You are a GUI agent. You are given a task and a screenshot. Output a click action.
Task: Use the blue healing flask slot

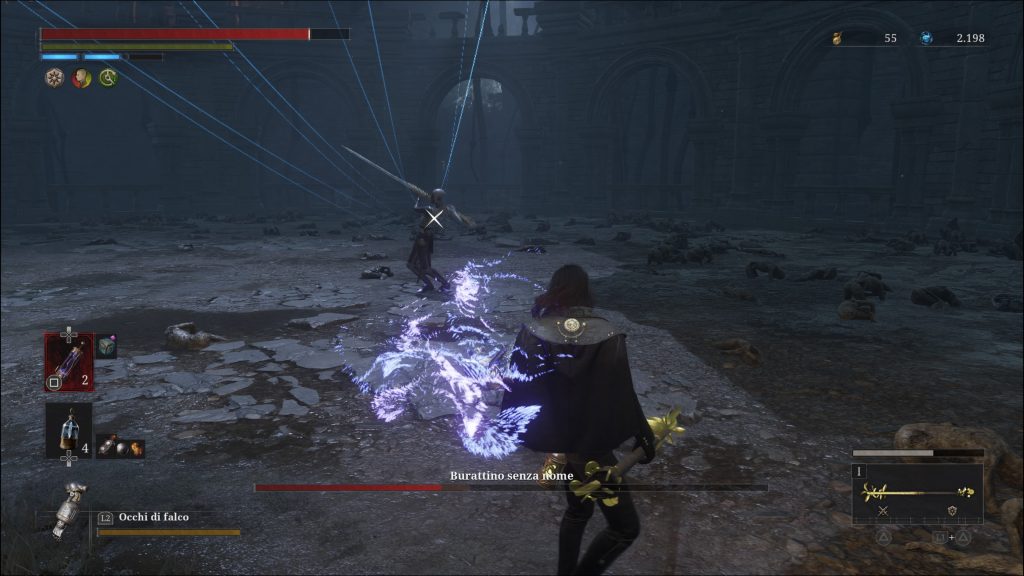[68, 430]
